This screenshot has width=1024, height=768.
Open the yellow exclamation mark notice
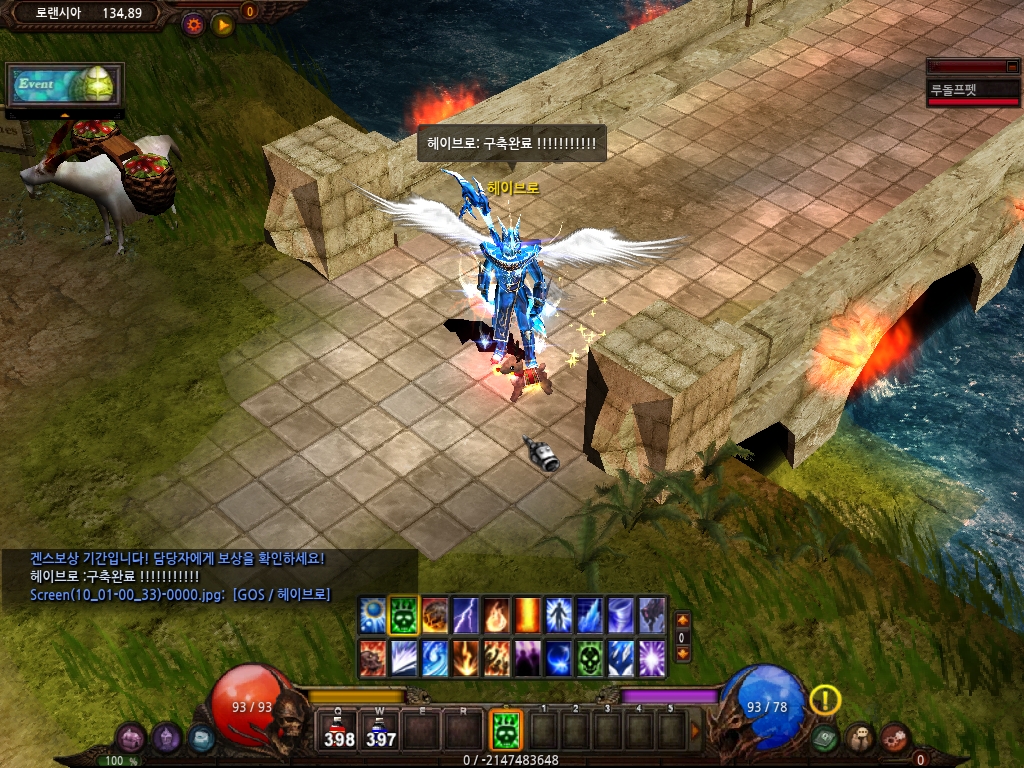click(825, 700)
